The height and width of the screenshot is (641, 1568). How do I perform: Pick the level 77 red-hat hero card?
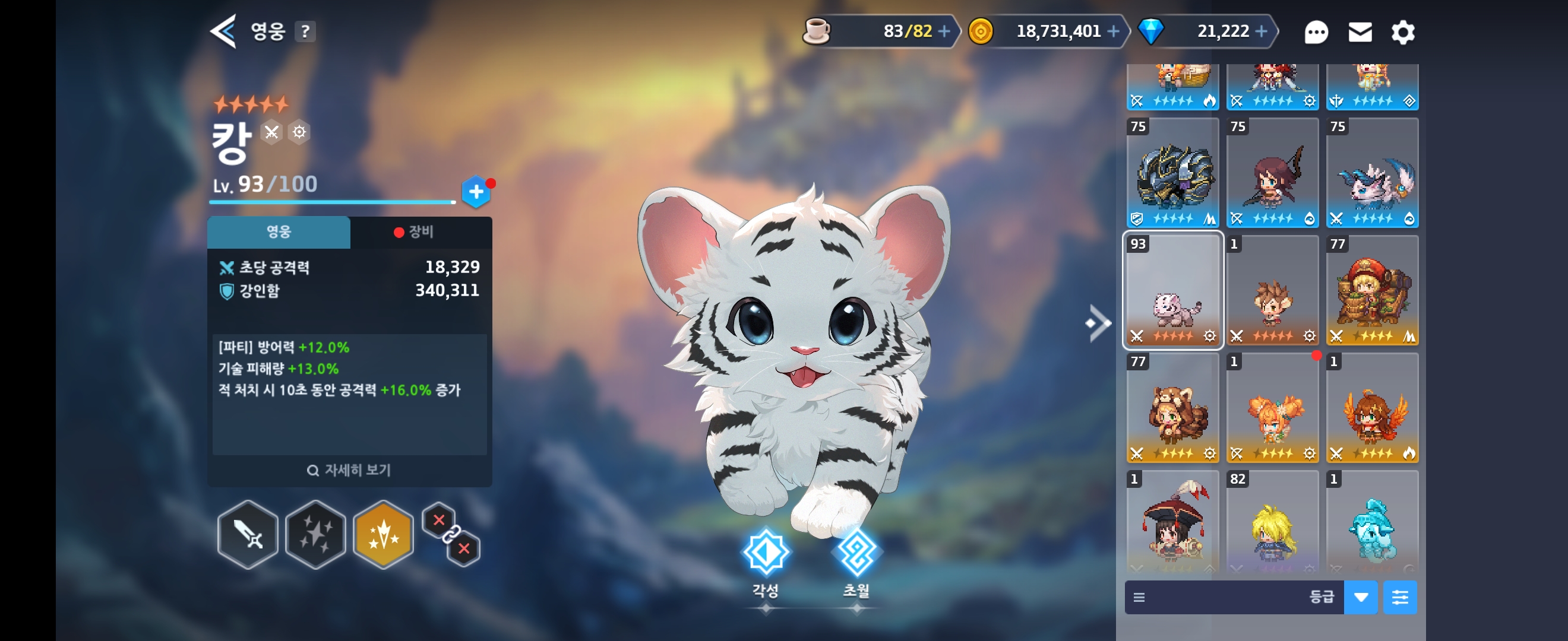1372,290
